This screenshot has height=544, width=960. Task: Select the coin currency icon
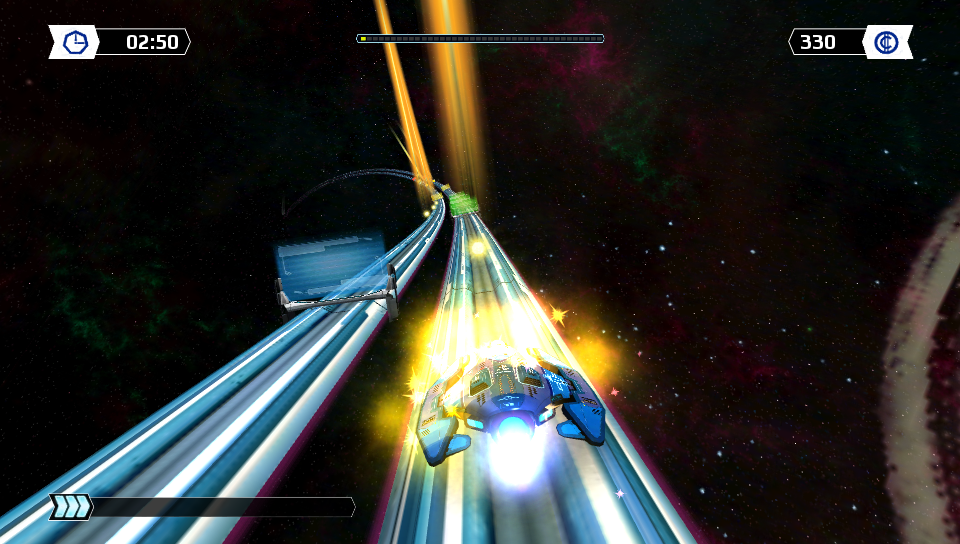886,42
